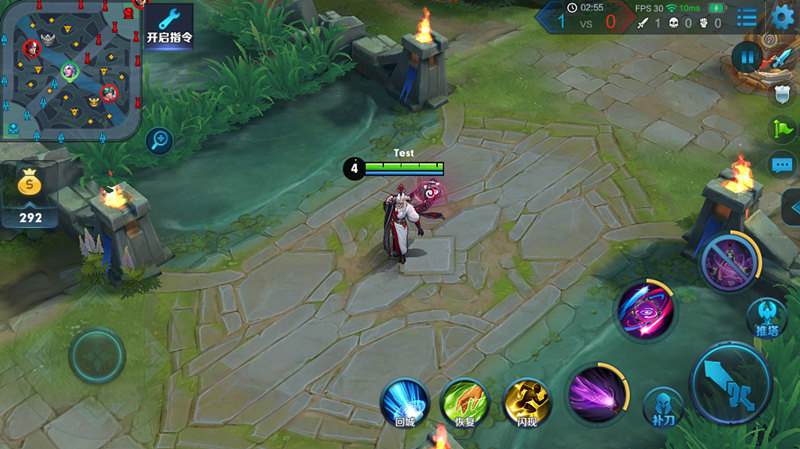Image resolution: width=800 pixels, height=449 pixels.
Task: Send the shield defend signal
Action: tap(782, 94)
